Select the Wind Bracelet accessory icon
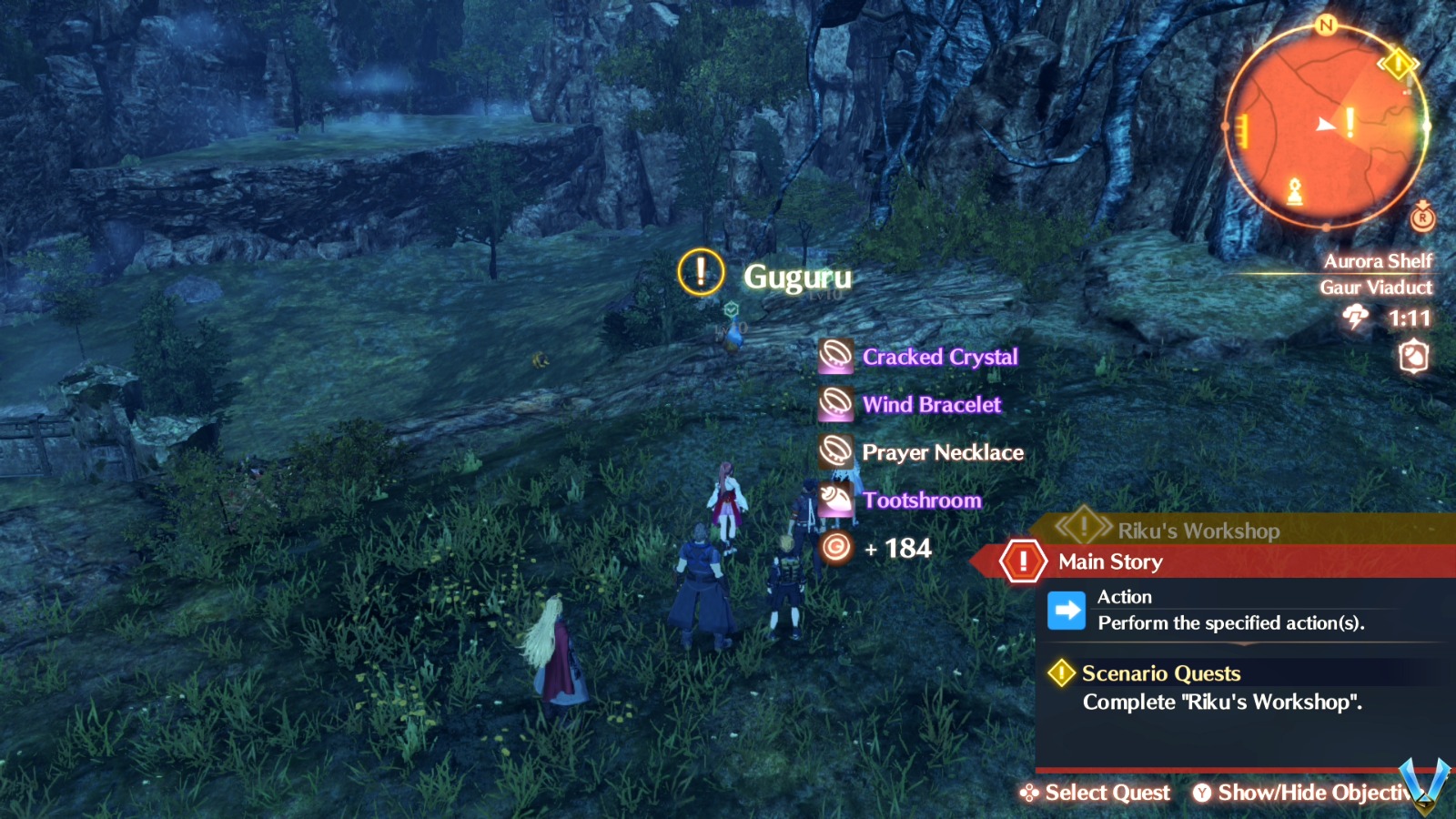Screen dimensions: 1456x819 click(x=836, y=404)
